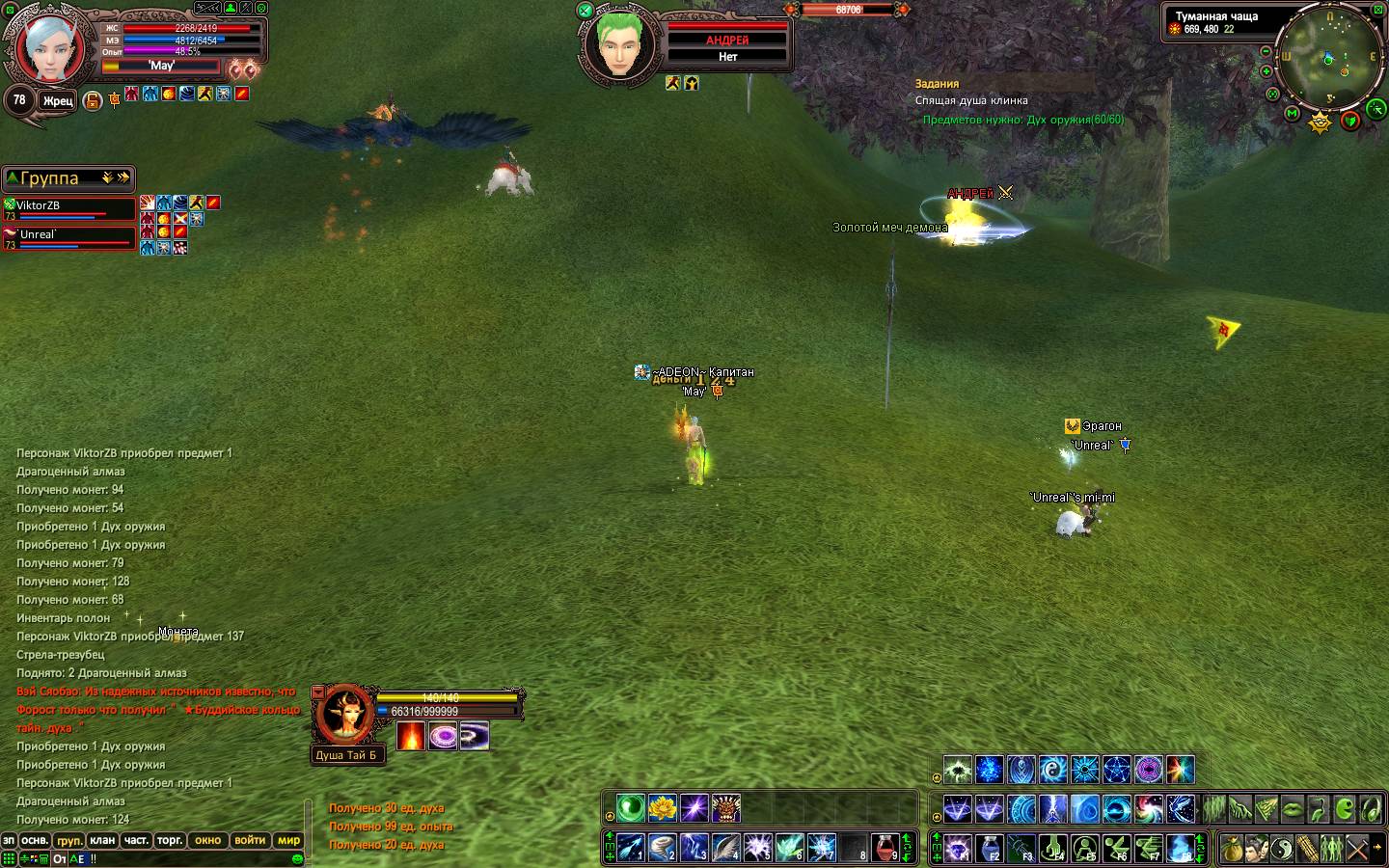
Task: Zoom out the minimap with minus button
Action: pos(1266,51)
